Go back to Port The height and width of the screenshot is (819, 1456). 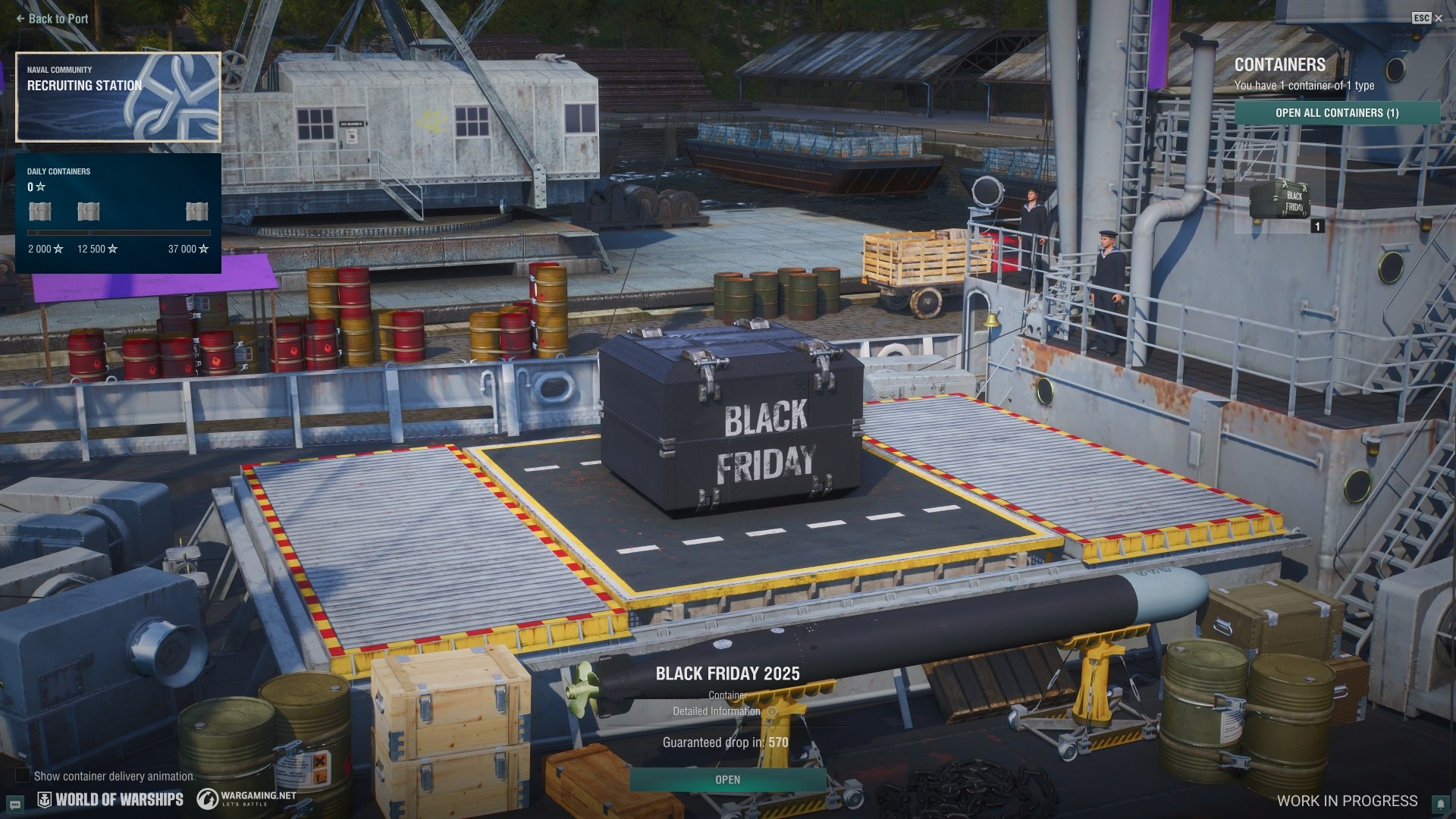tap(52, 19)
